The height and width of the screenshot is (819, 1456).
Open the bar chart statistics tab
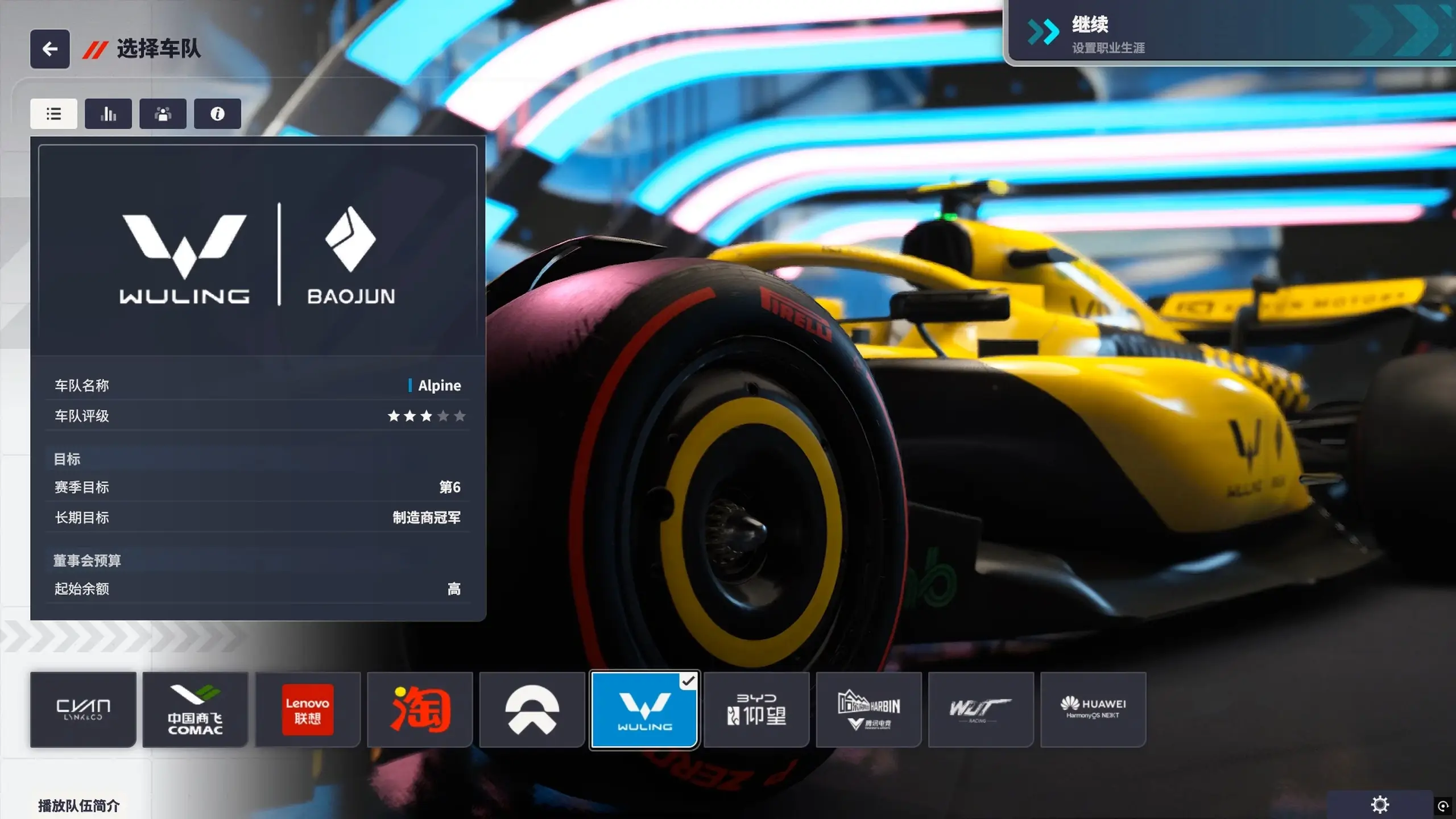click(108, 114)
